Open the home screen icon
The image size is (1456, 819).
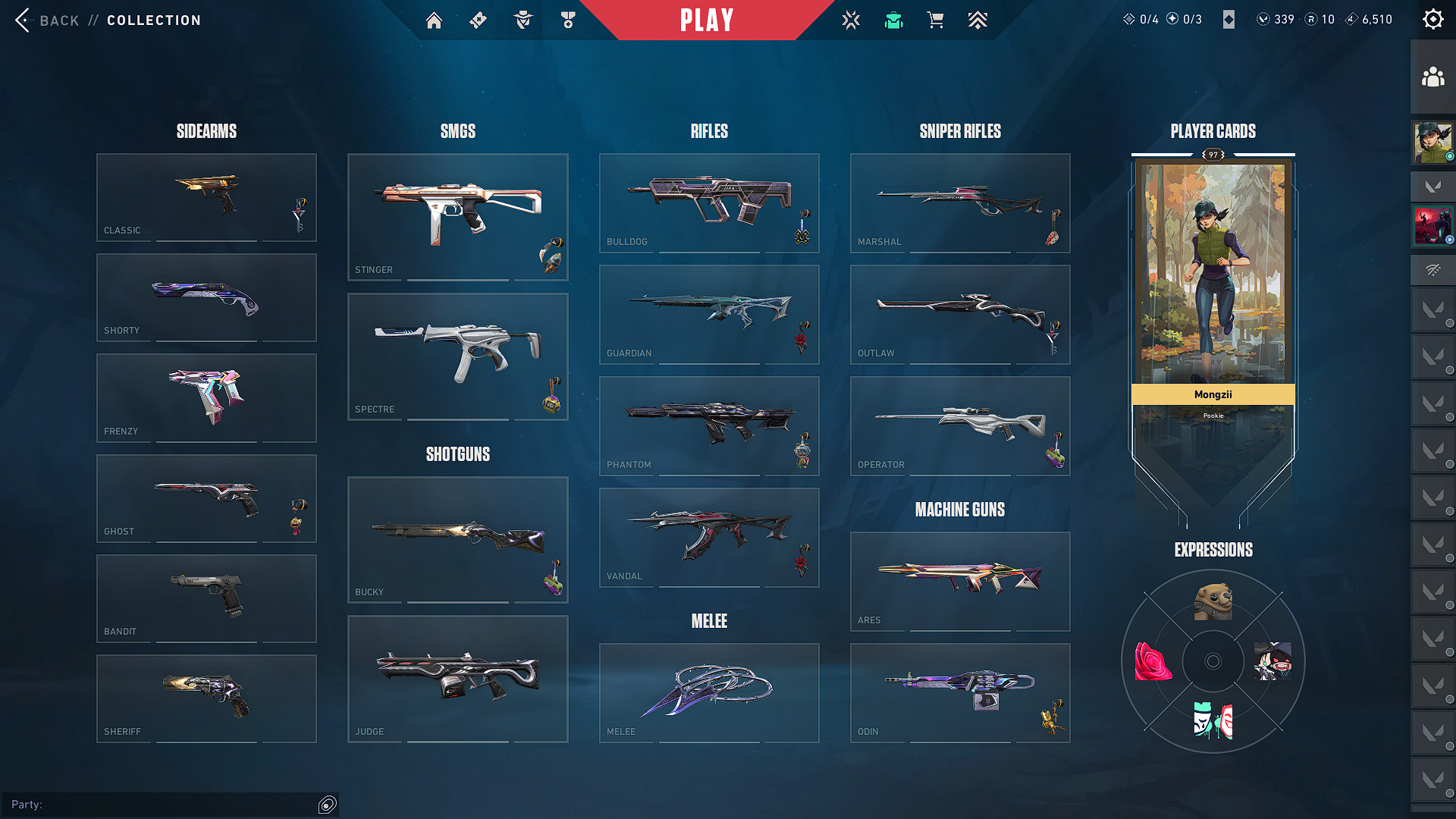[434, 20]
